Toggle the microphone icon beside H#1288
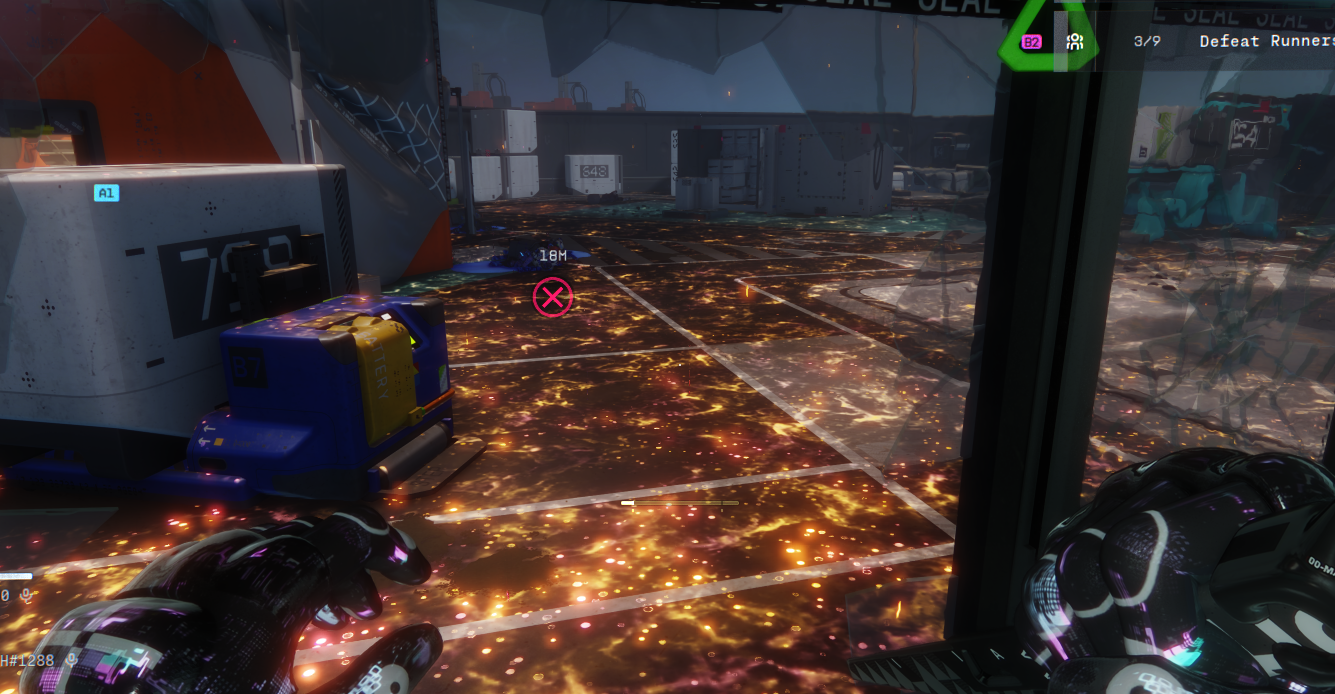The height and width of the screenshot is (694, 1335). [x=72, y=661]
